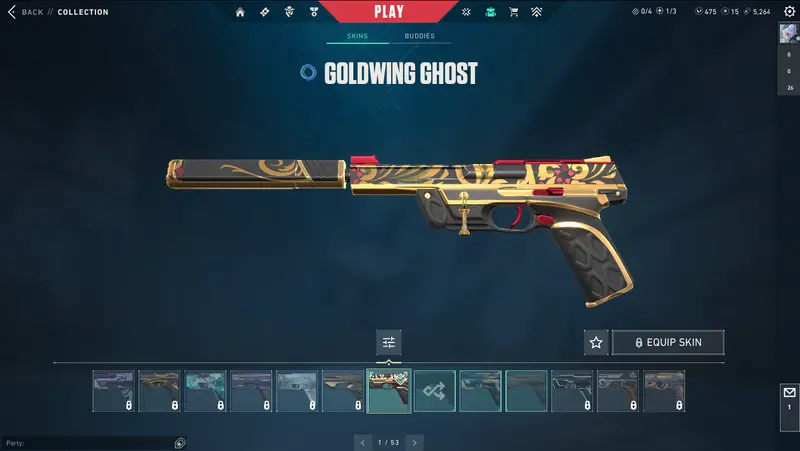Choose the shuffle random skin tile
800x451 pixels.
point(435,391)
